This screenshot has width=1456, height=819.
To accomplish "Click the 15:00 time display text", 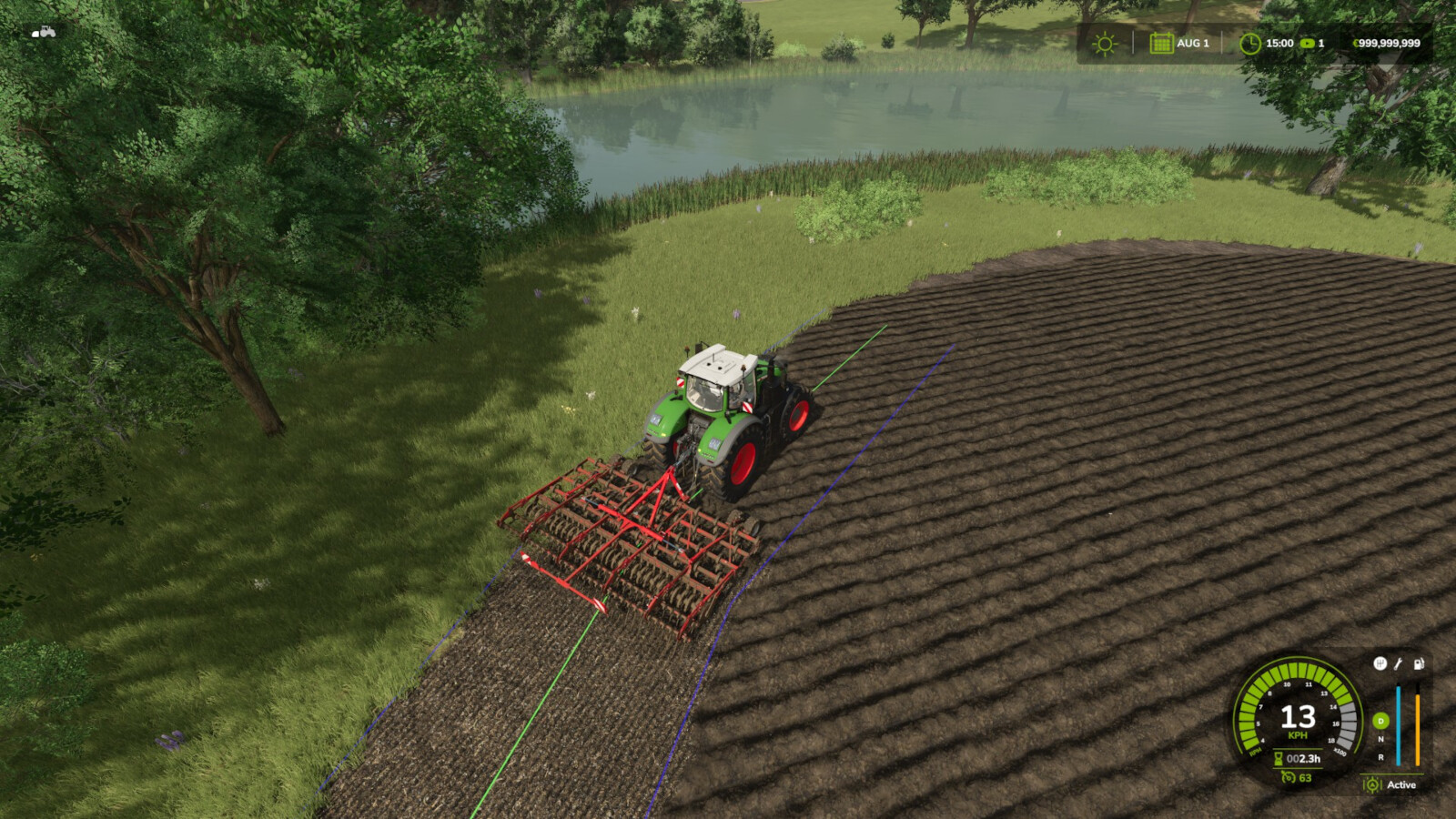I will (x=1279, y=43).
